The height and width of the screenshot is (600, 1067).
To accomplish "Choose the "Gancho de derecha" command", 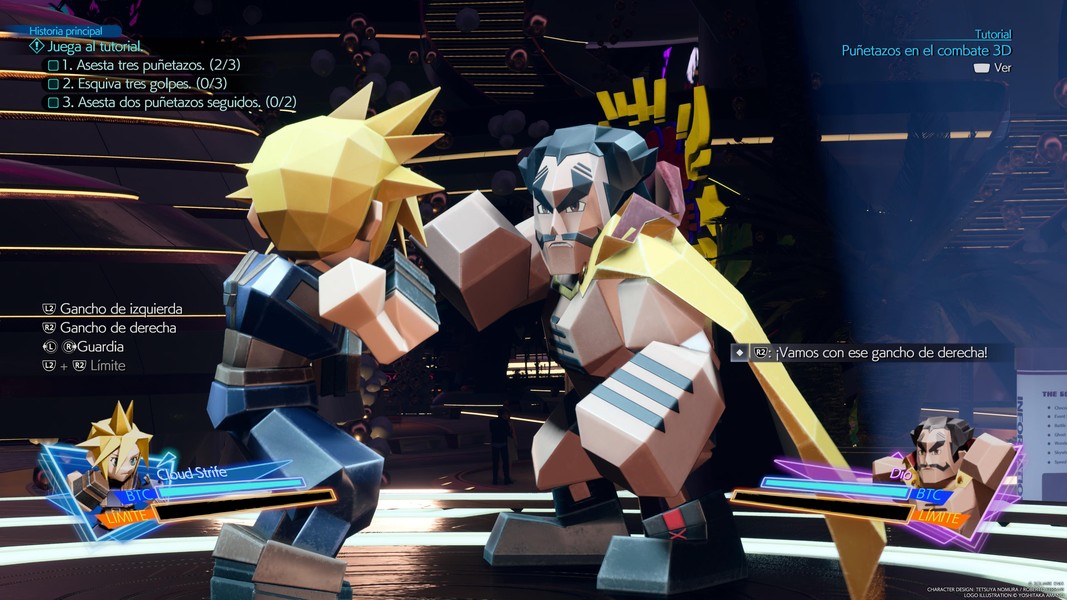I will (117, 328).
